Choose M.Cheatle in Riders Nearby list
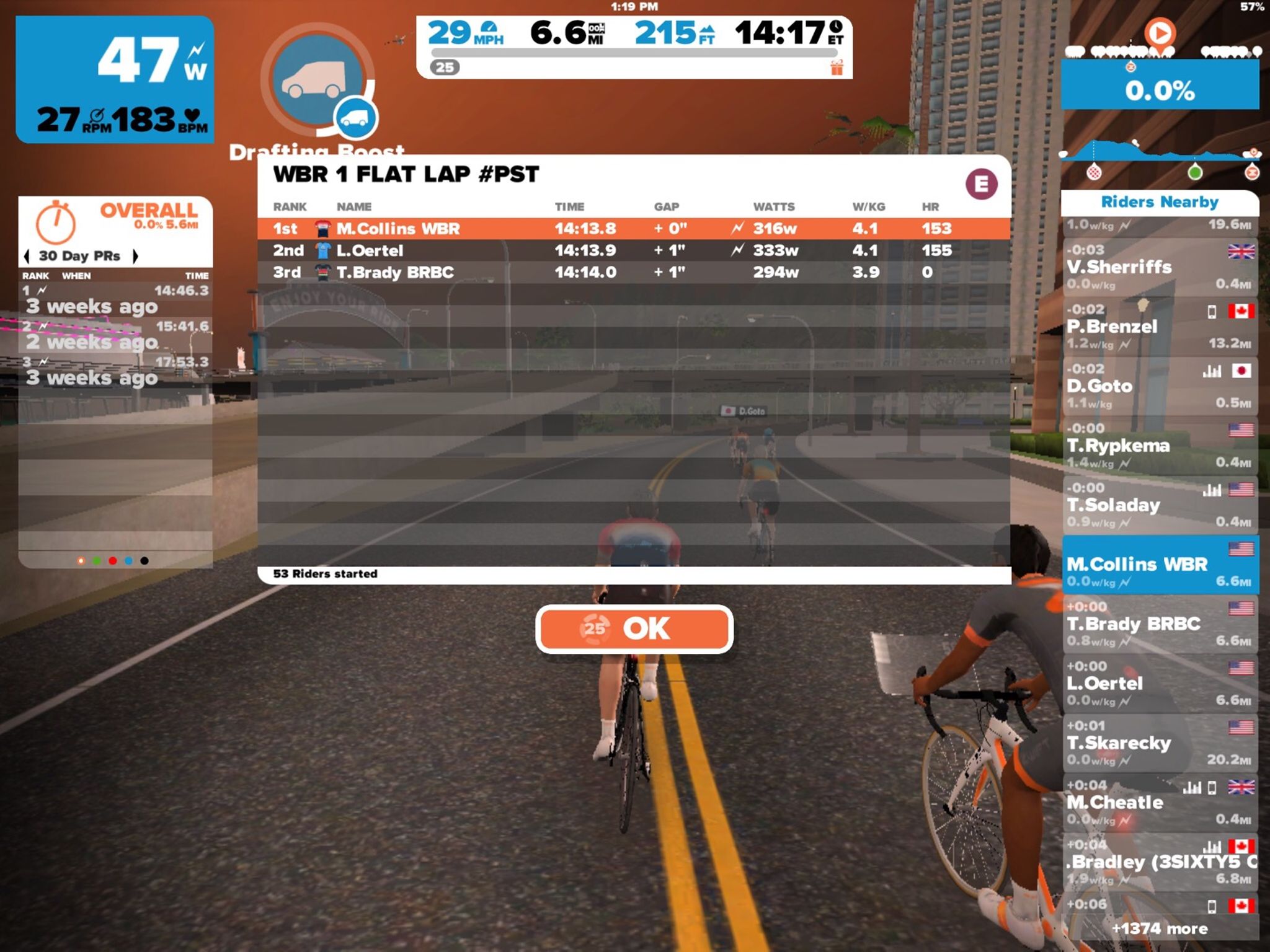The image size is (1270, 952). pyautogui.click(x=1159, y=802)
